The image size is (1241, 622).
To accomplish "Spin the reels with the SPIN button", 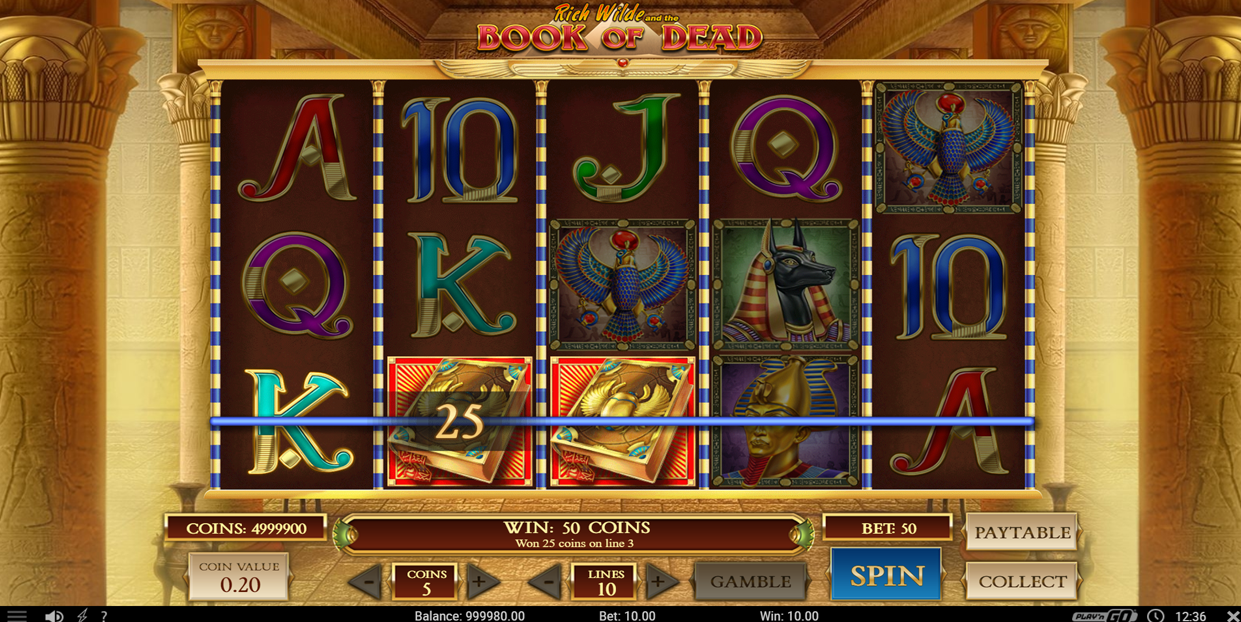I will coord(886,575).
